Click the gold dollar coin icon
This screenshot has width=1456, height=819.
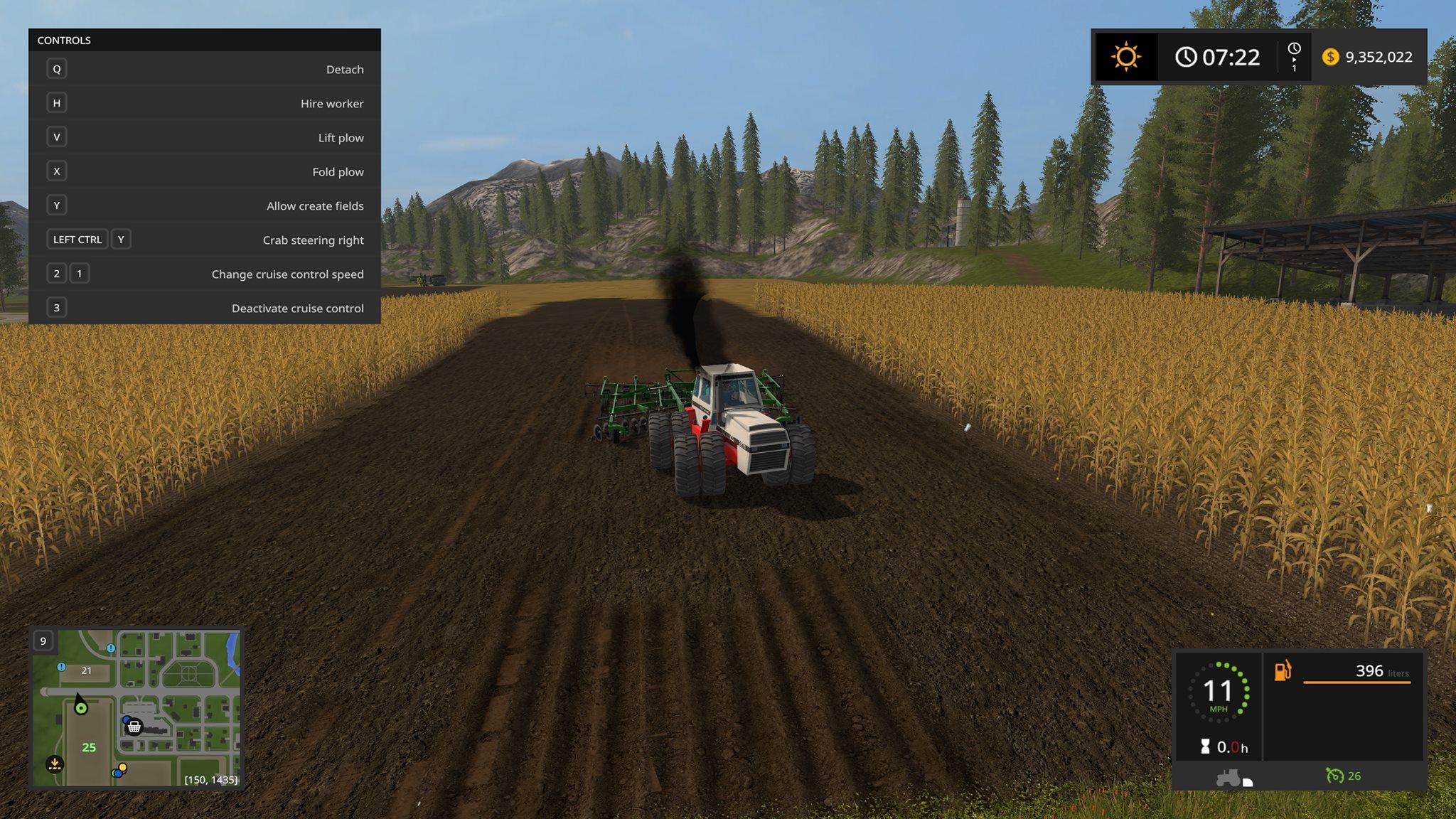coord(1330,57)
